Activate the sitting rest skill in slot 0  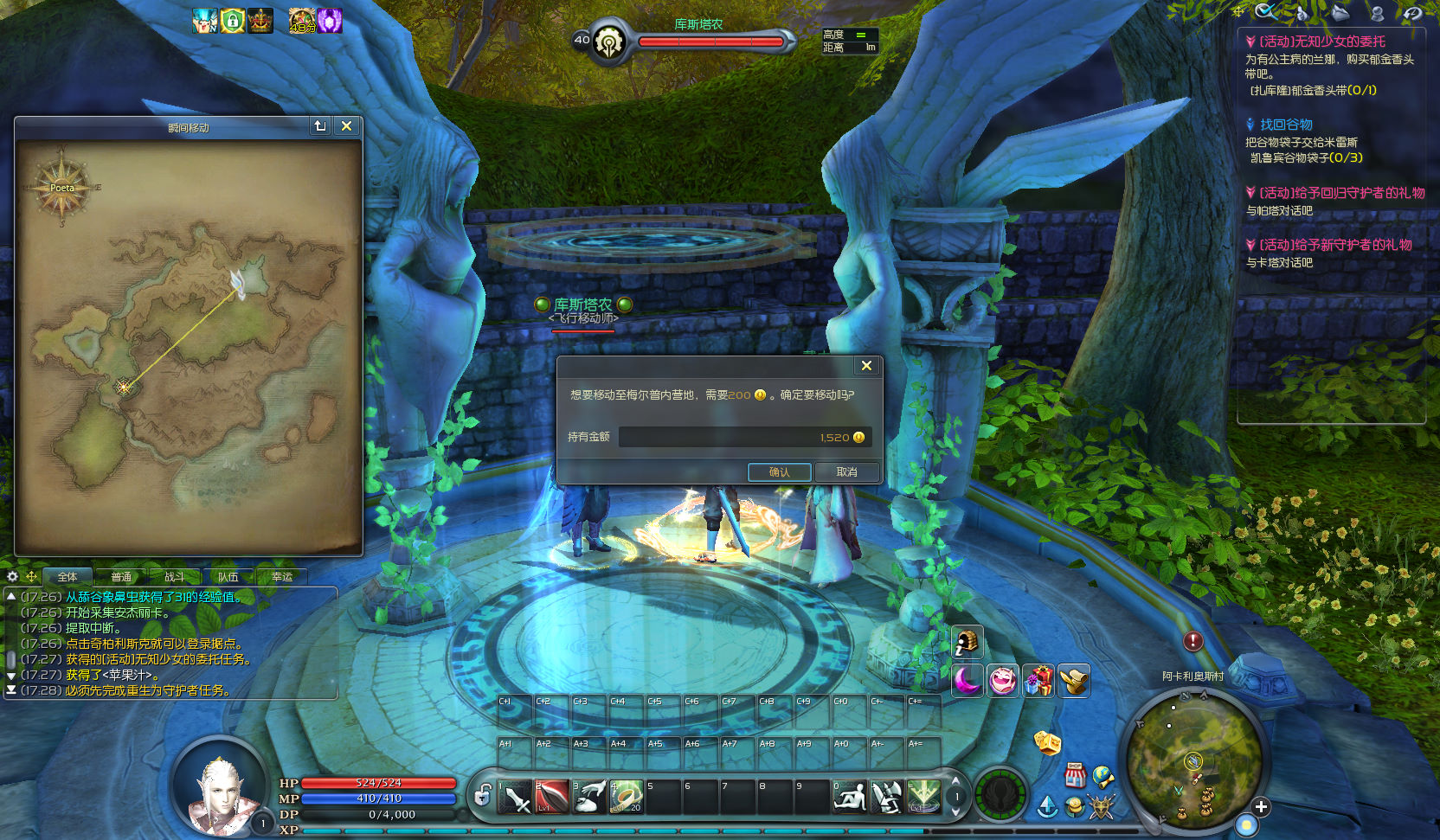(x=850, y=798)
